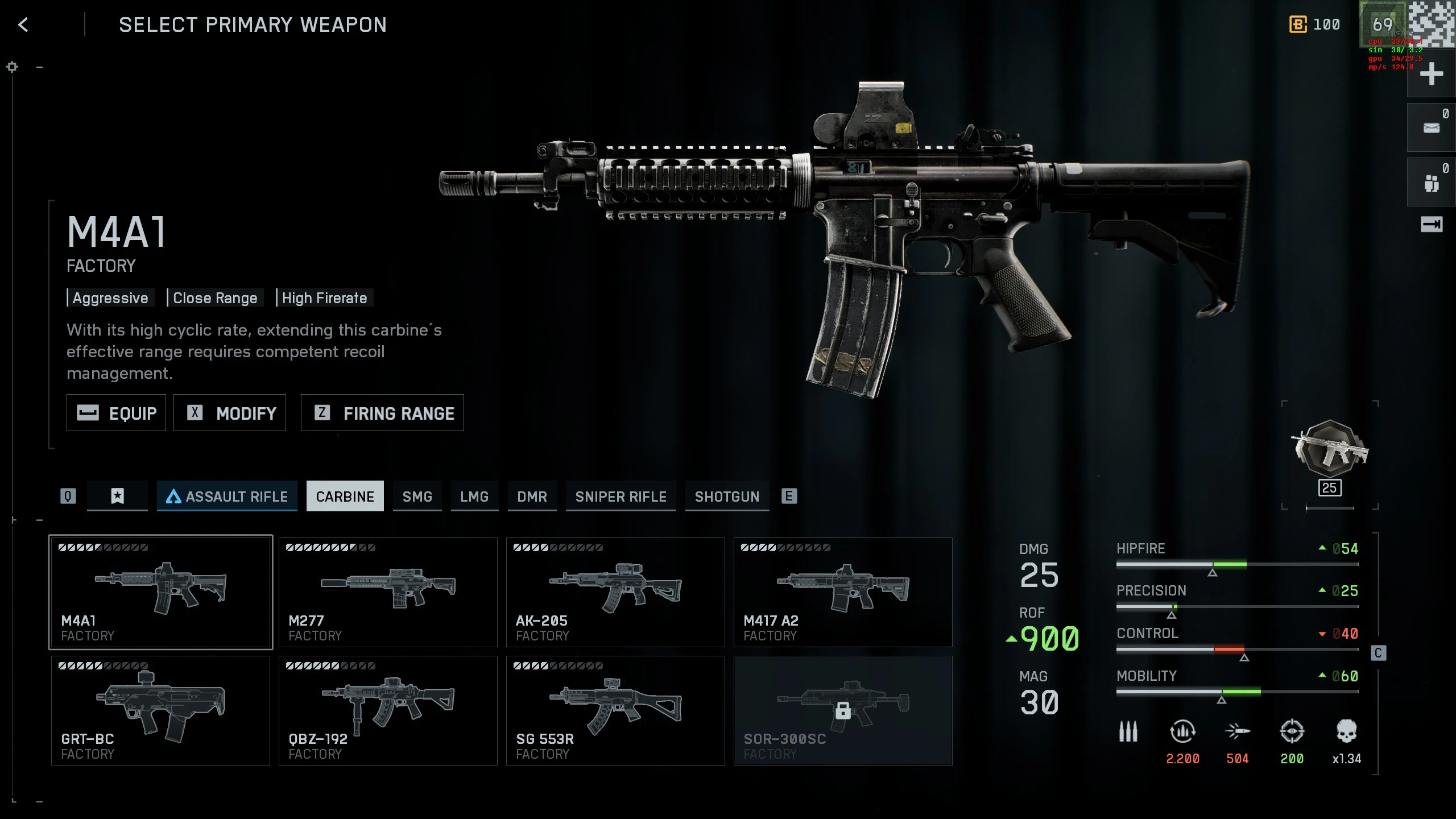Select the M4A1 Factory weapon tile
The width and height of the screenshot is (1456, 819).
[160, 592]
